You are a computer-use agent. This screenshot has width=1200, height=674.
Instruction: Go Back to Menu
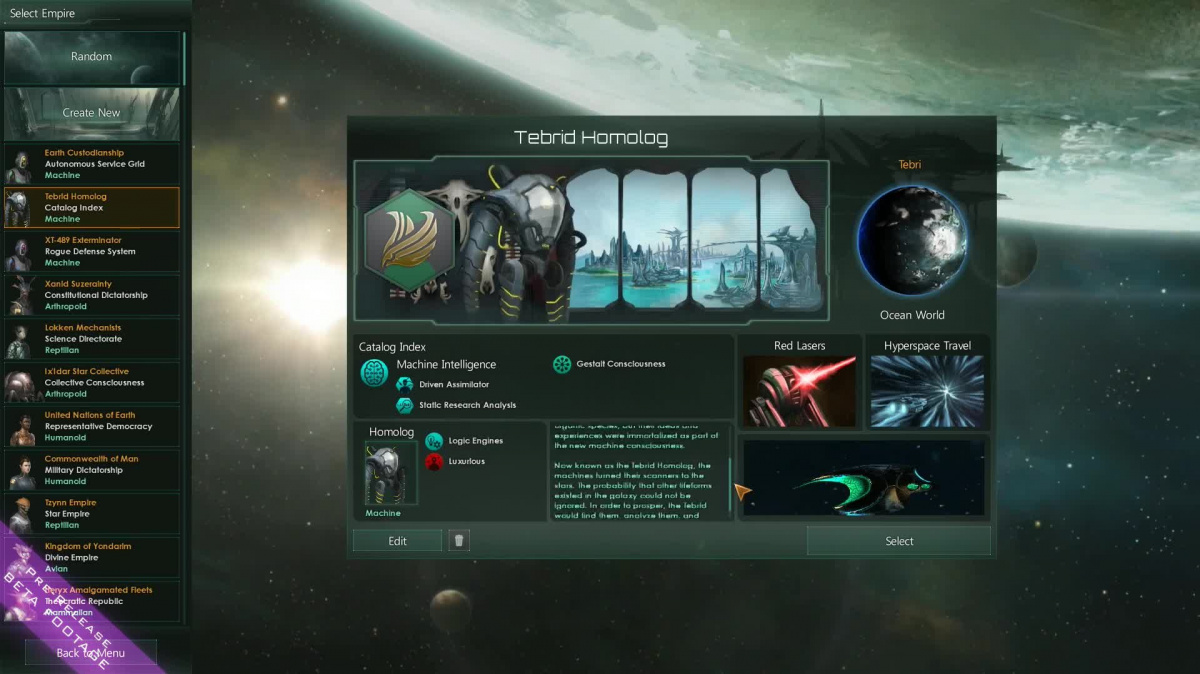click(91, 653)
